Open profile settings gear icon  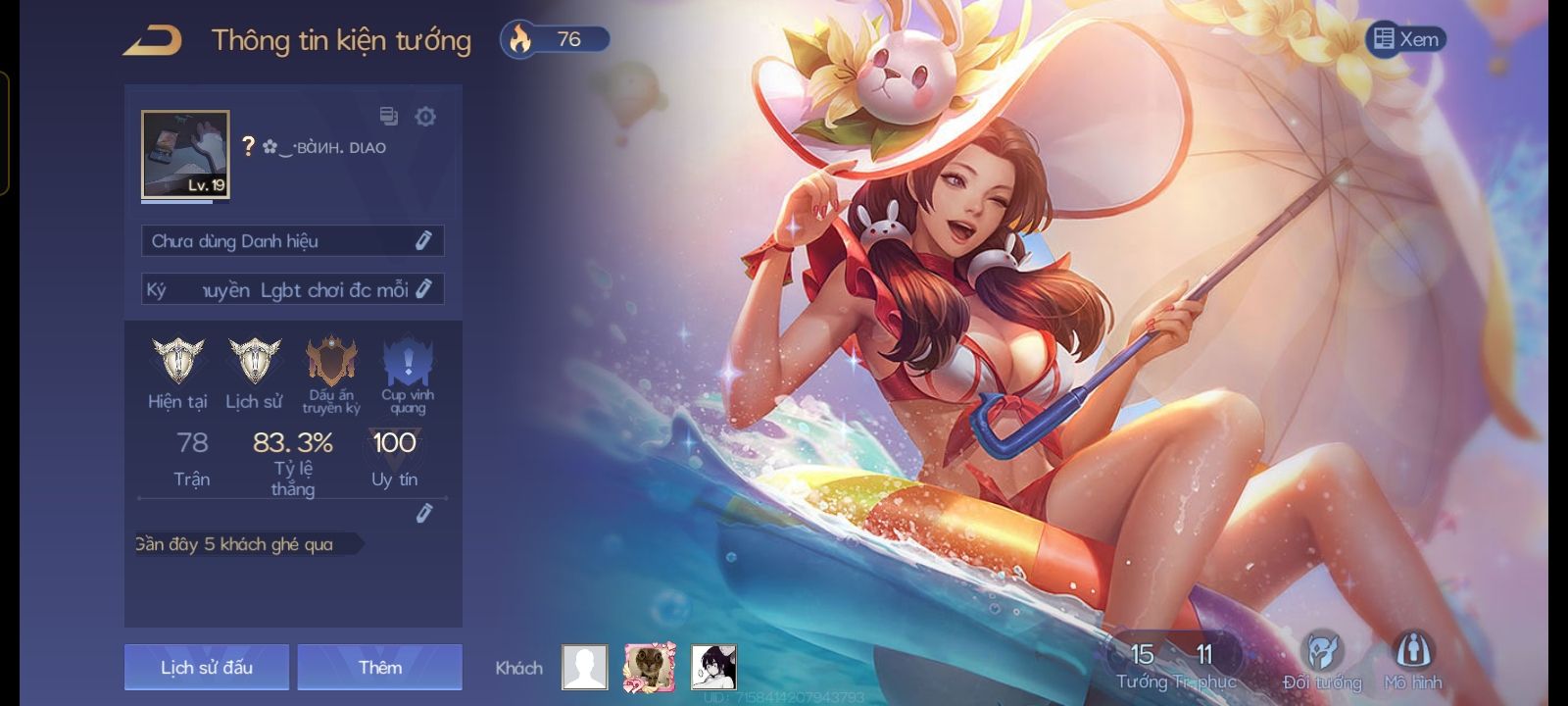pyautogui.click(x=425, y=117)
